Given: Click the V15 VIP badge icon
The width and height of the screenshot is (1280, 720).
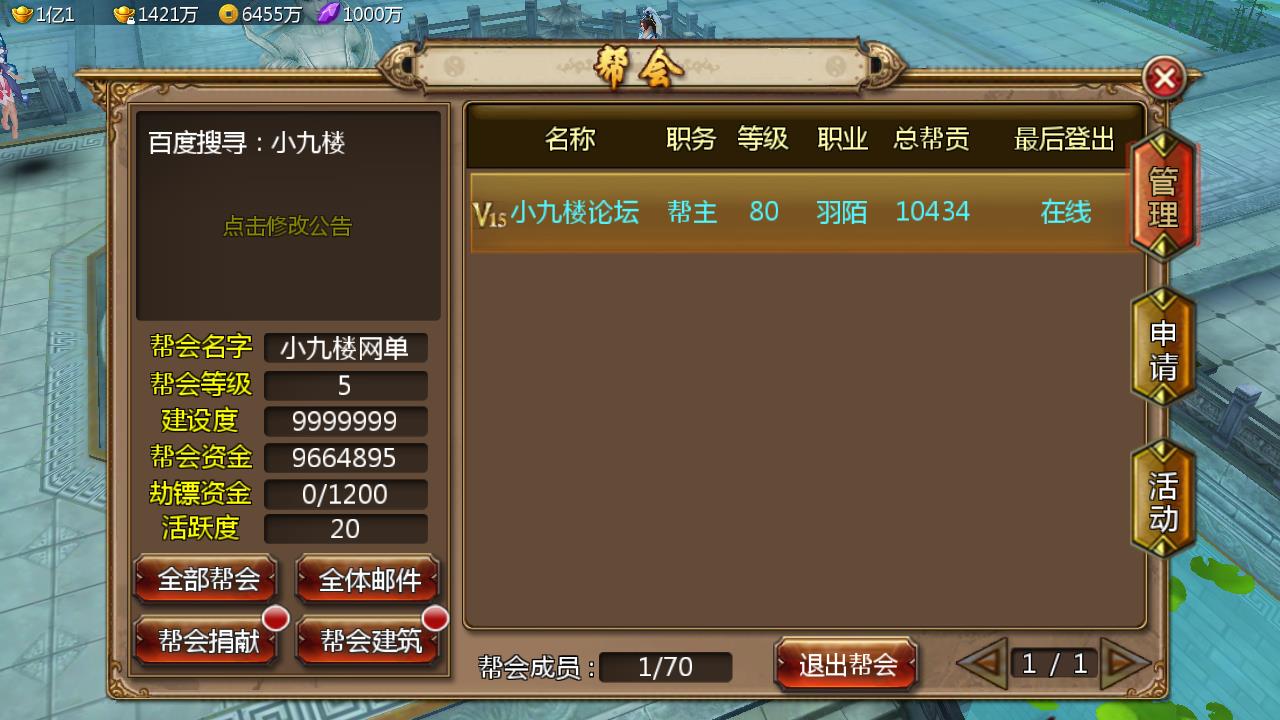Looking at the screenshot, I should [489, 213].
